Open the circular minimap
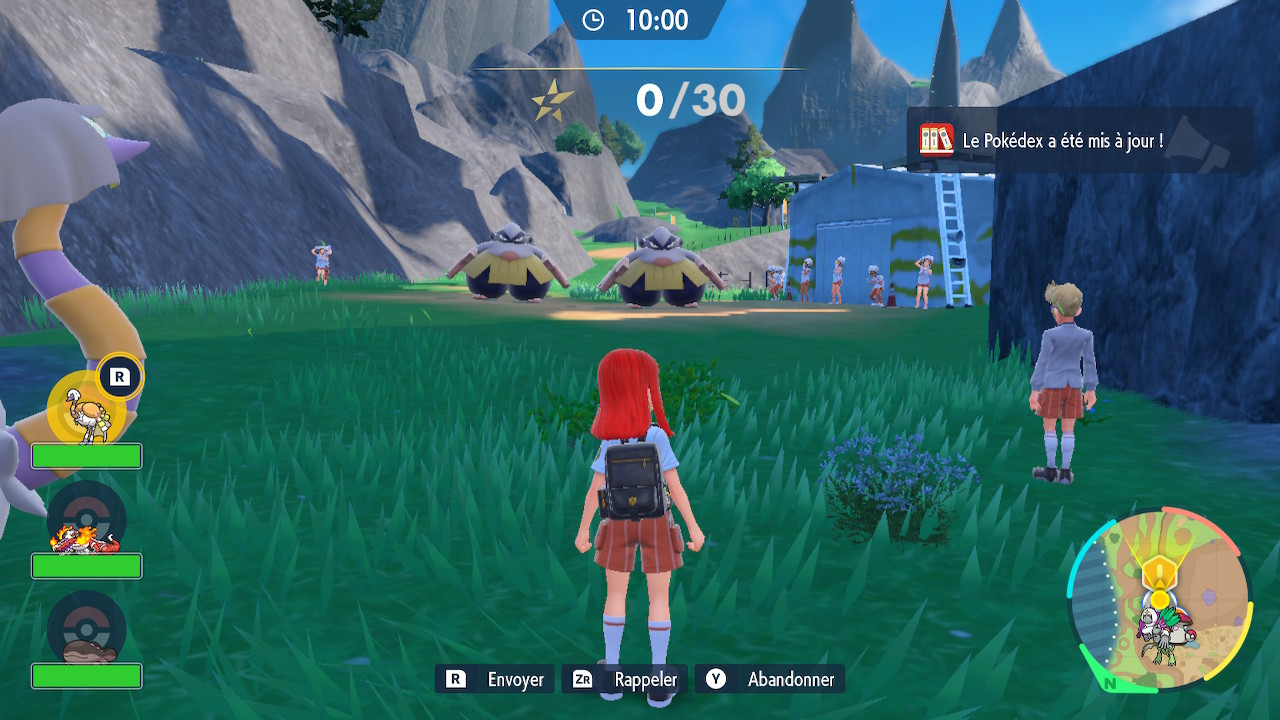The width and height of the screenshot is (1280, 720). tap(1159, 600)
